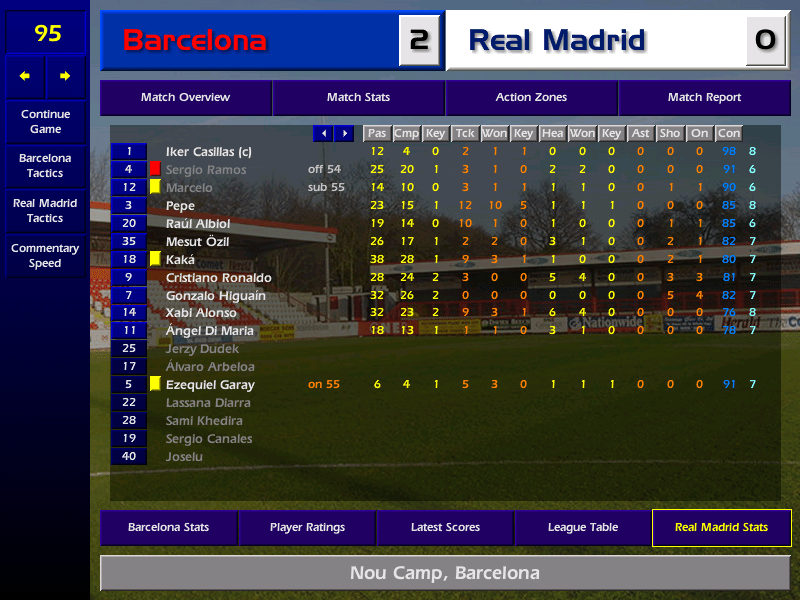Switch to the Match Overview tab
This screenshot has width=800, height=600.
click(x=185, y=98)
